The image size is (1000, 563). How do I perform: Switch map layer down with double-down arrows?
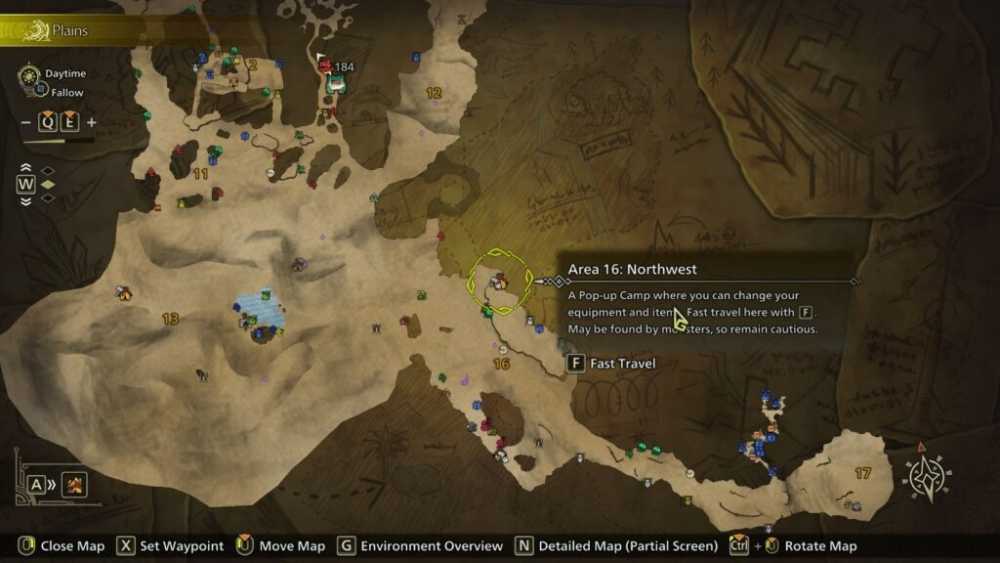26,200
